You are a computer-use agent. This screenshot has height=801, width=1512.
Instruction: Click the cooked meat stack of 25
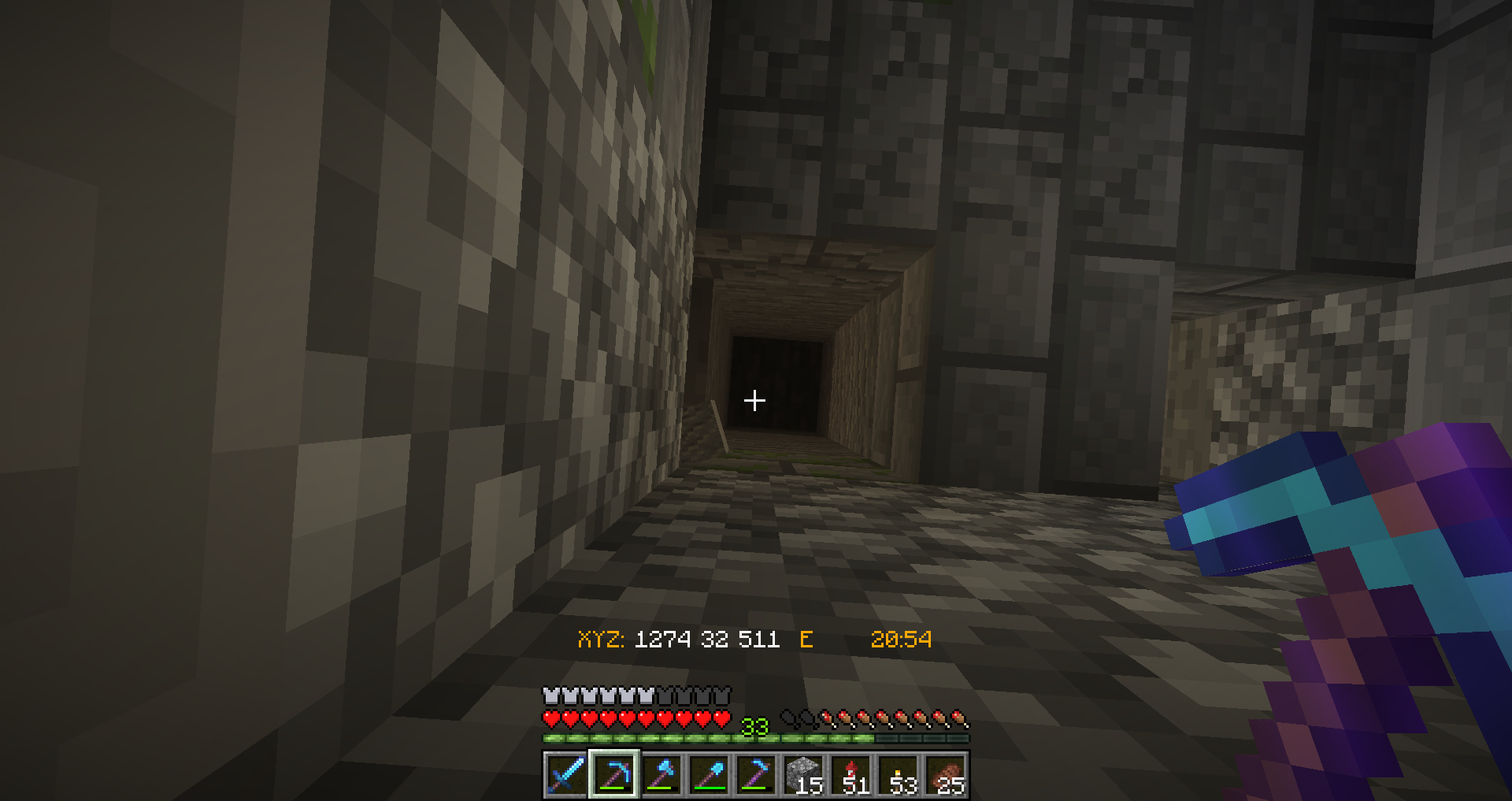pyautogui.click(x=946, y=774)
